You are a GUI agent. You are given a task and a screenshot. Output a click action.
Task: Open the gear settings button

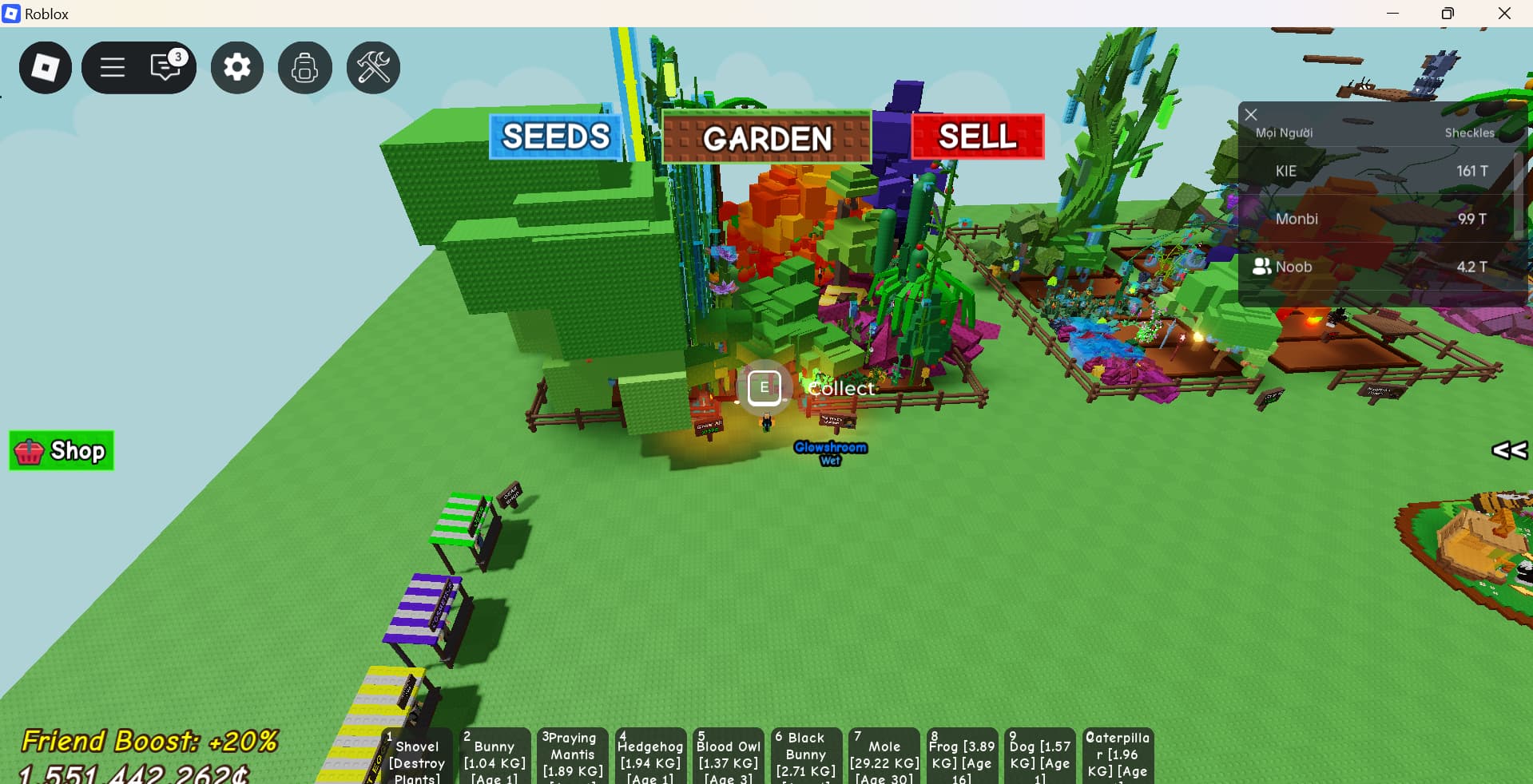click(237, 68)
